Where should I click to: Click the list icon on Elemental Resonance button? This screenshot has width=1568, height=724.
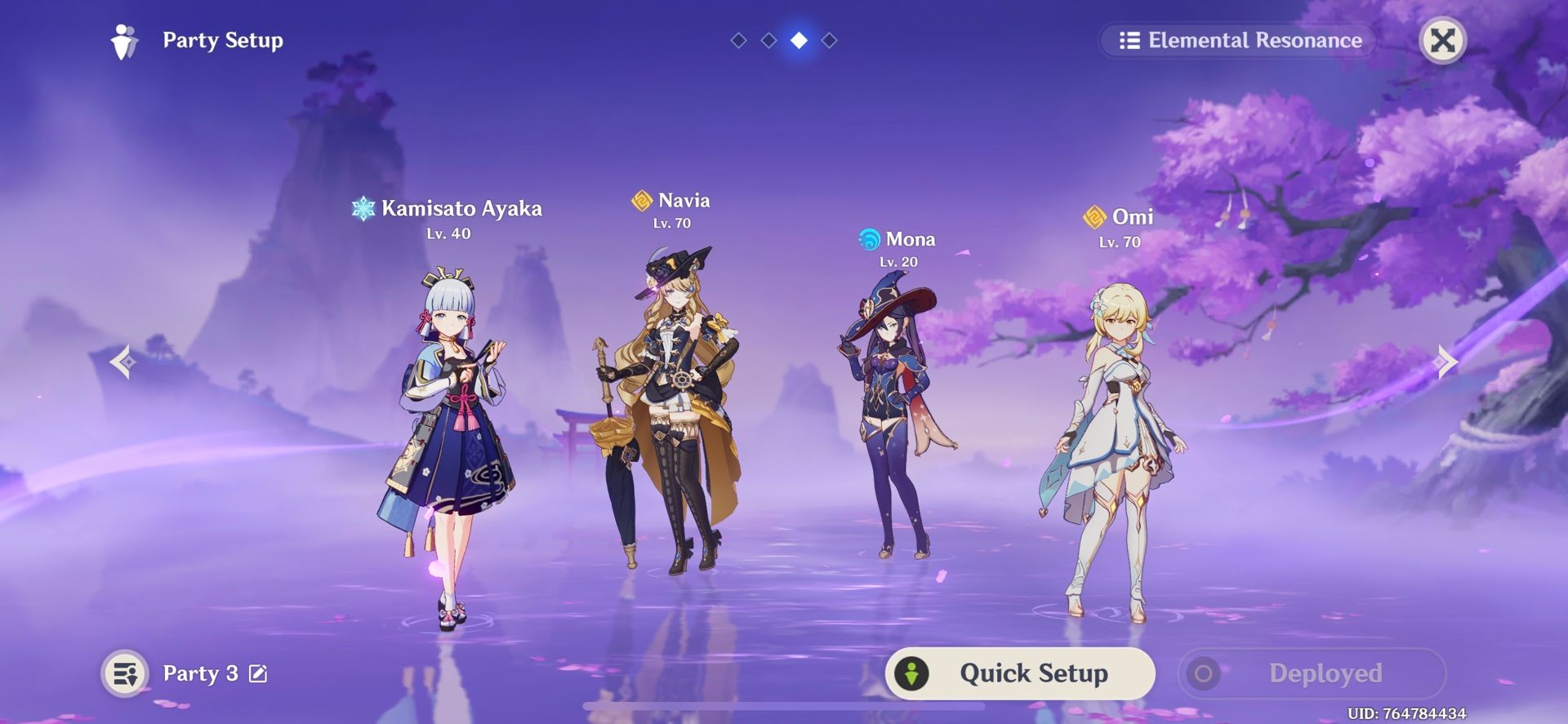point(1130,40)
